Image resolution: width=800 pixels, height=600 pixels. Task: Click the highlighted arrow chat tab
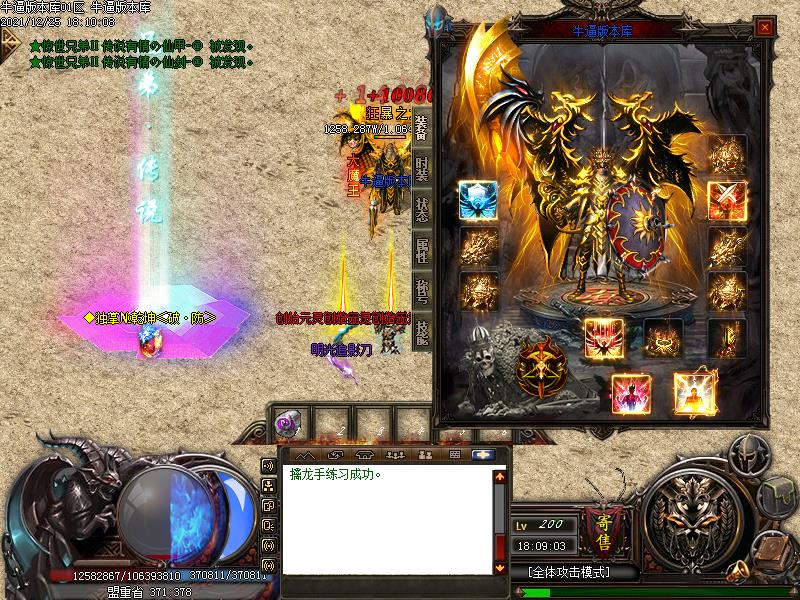pyautogui.click(x=485, y=455)
